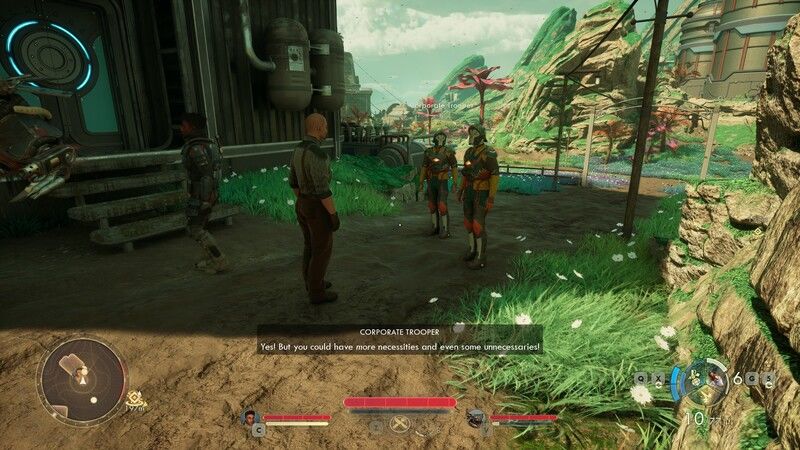The width and height of the screenshot is (800, 450).
Task: Select the right companion portrait
Action: [477, 418]
